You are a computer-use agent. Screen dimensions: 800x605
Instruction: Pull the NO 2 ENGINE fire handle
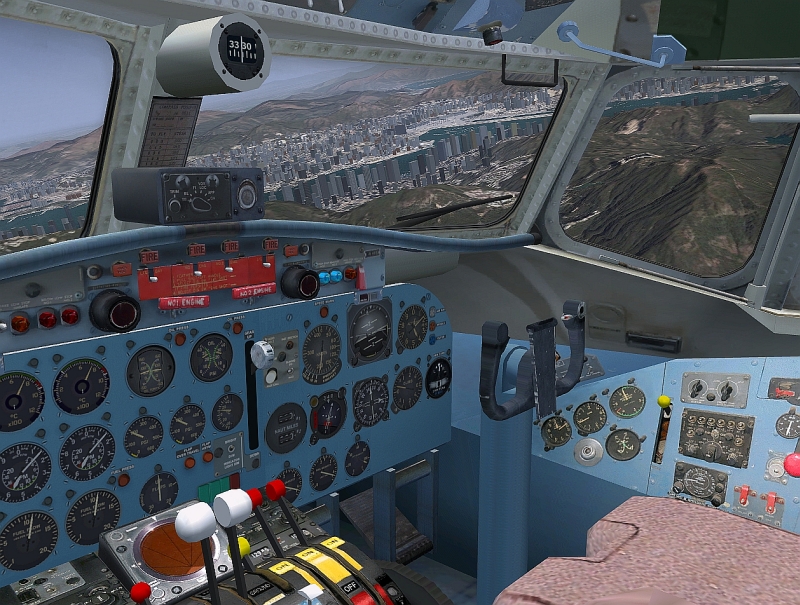tap(253, 292)
